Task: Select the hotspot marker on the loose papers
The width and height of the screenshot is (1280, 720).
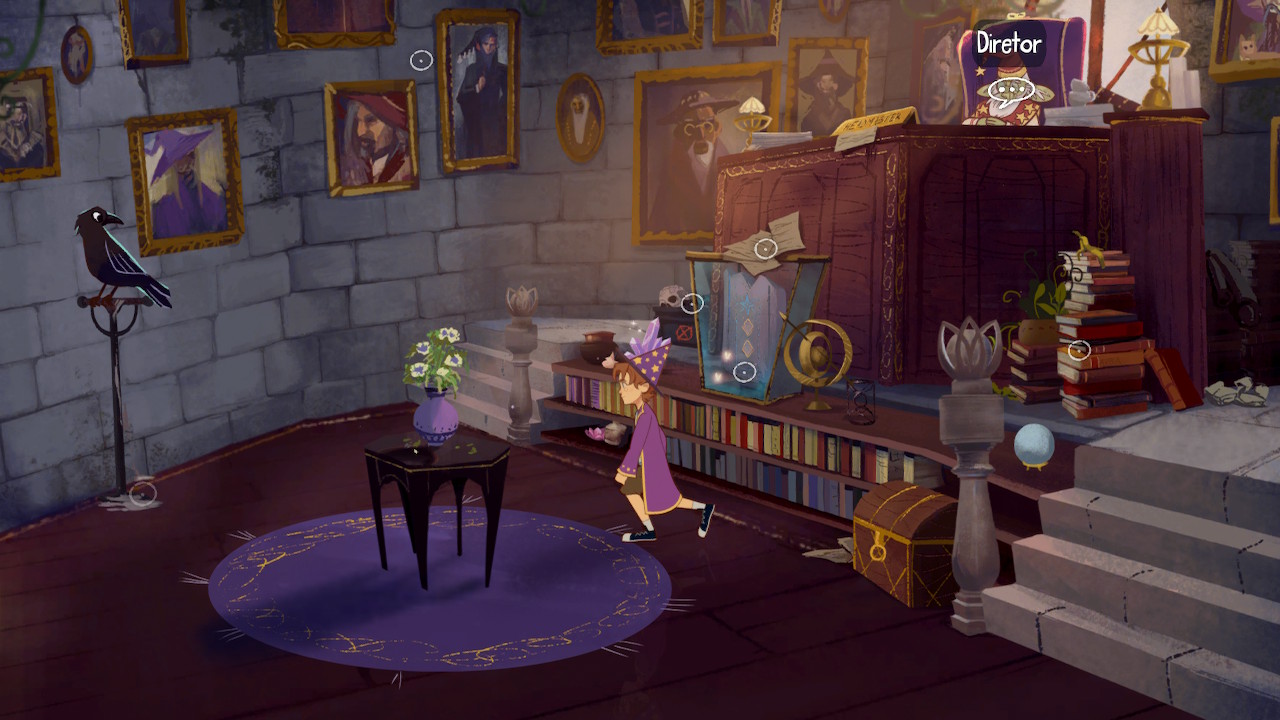Action: click(x=766, y=248)
